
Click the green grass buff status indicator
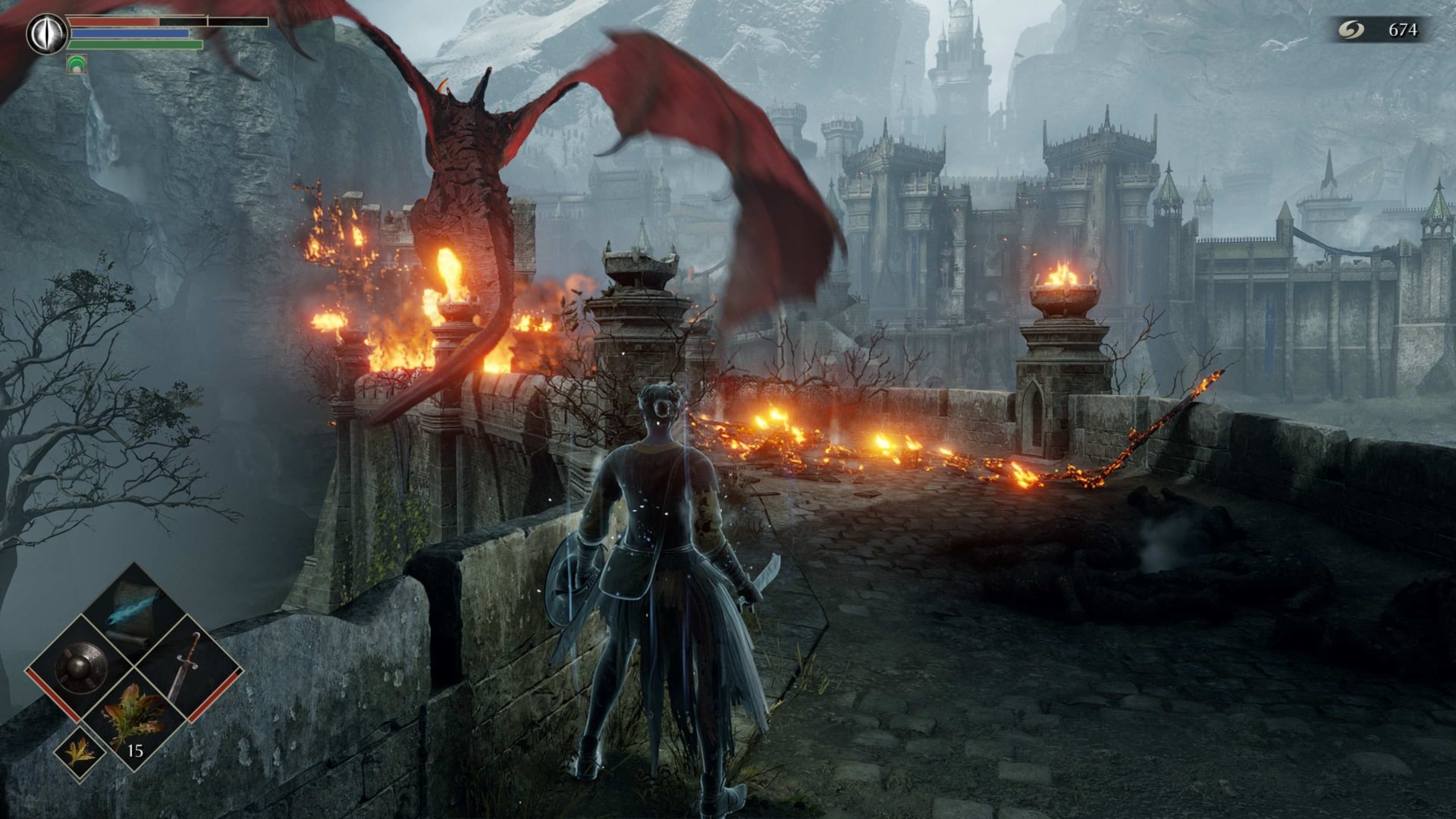77,64
